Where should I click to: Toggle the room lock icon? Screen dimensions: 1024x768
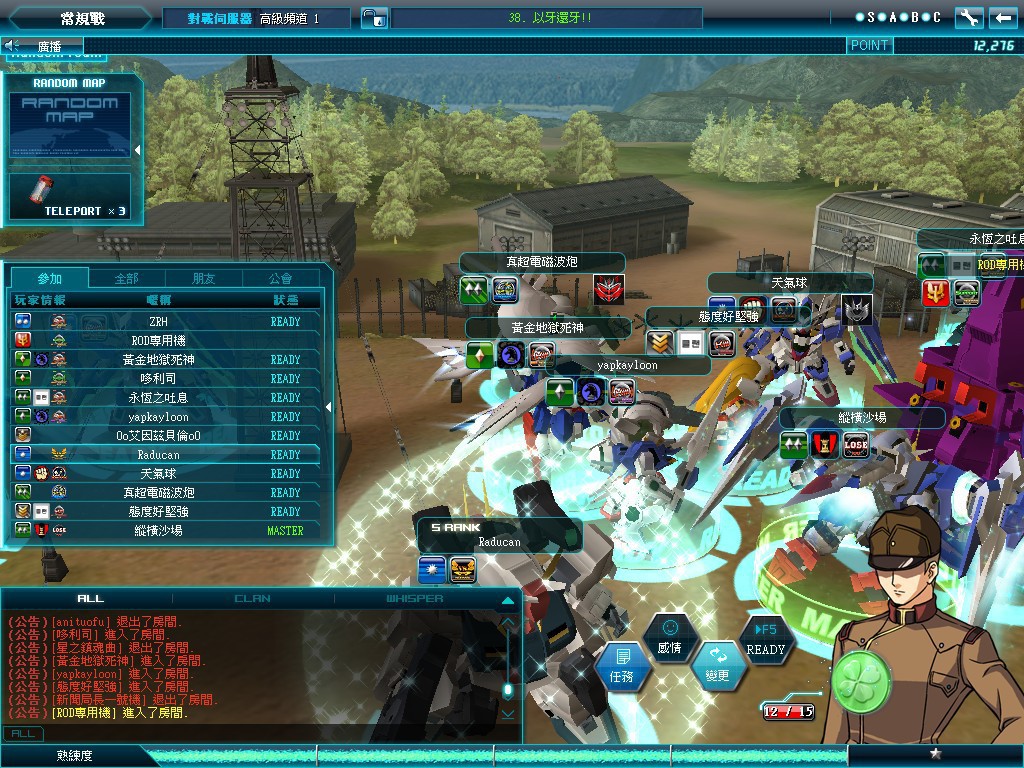coord(373,18)
